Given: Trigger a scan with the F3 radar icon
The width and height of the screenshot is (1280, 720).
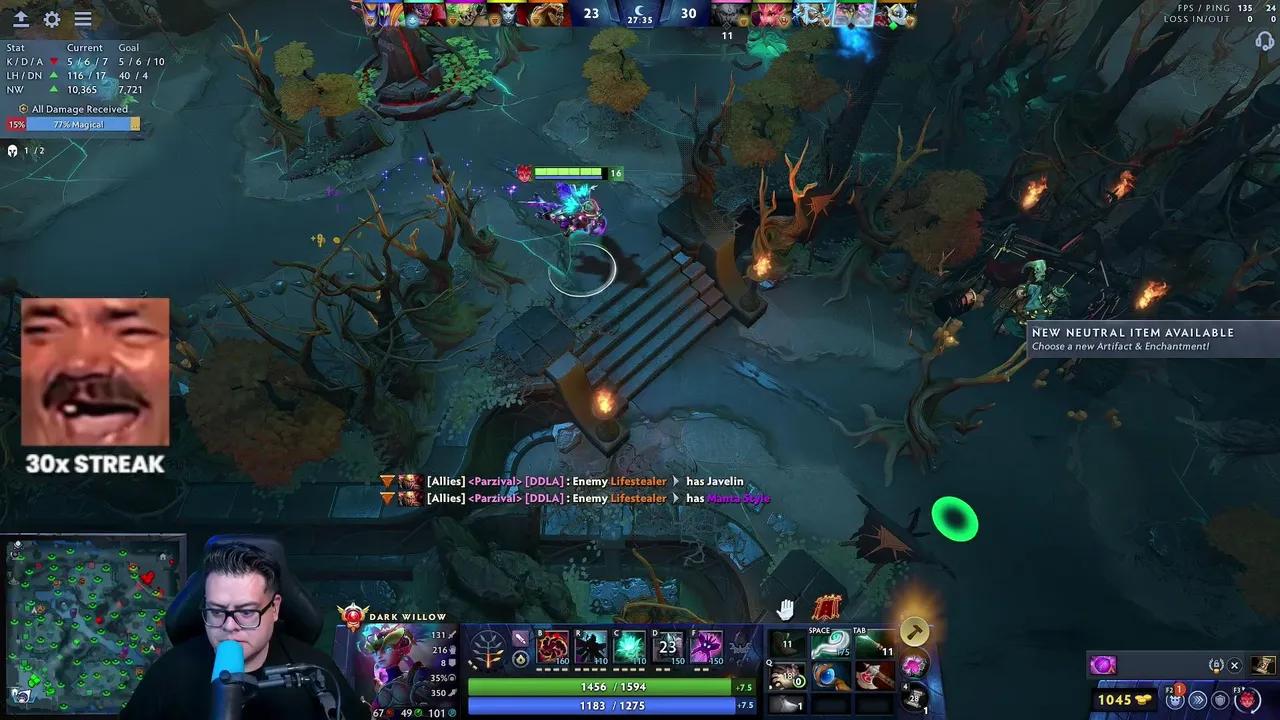Looking at the screenshot, I should click(1247, 700).
